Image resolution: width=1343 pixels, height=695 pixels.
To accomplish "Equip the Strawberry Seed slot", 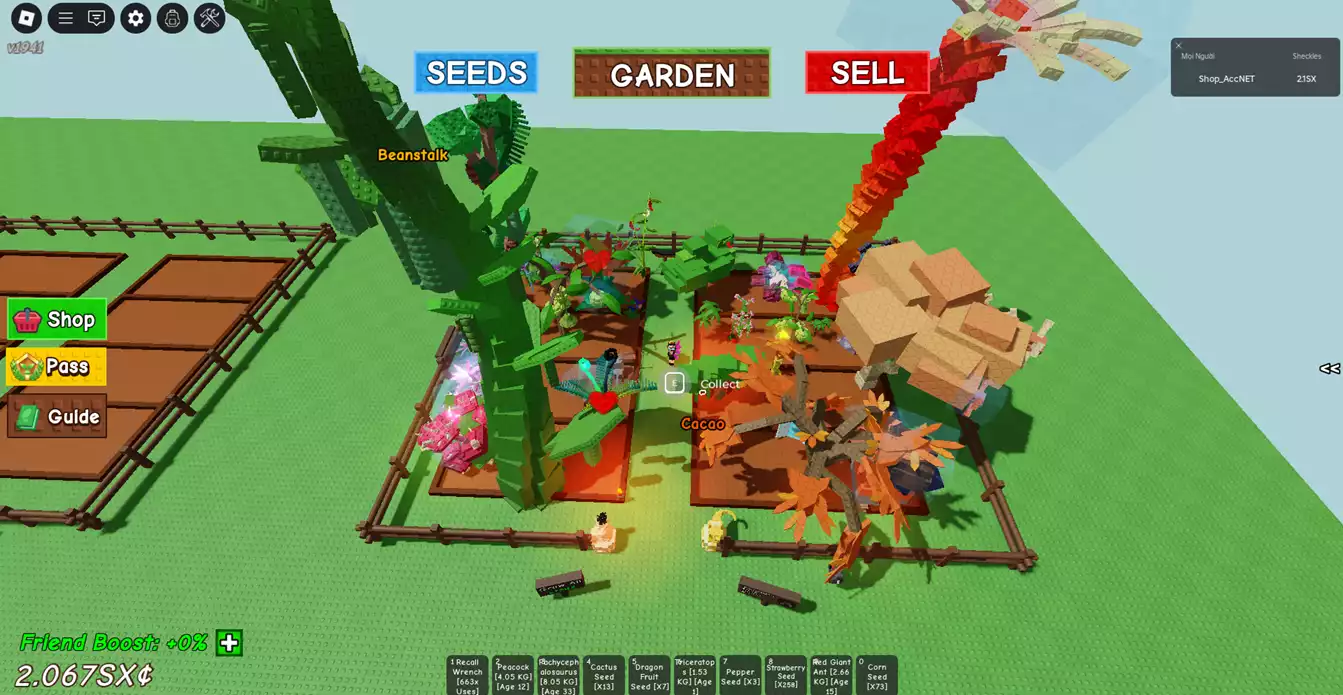I will pos(785,675).
